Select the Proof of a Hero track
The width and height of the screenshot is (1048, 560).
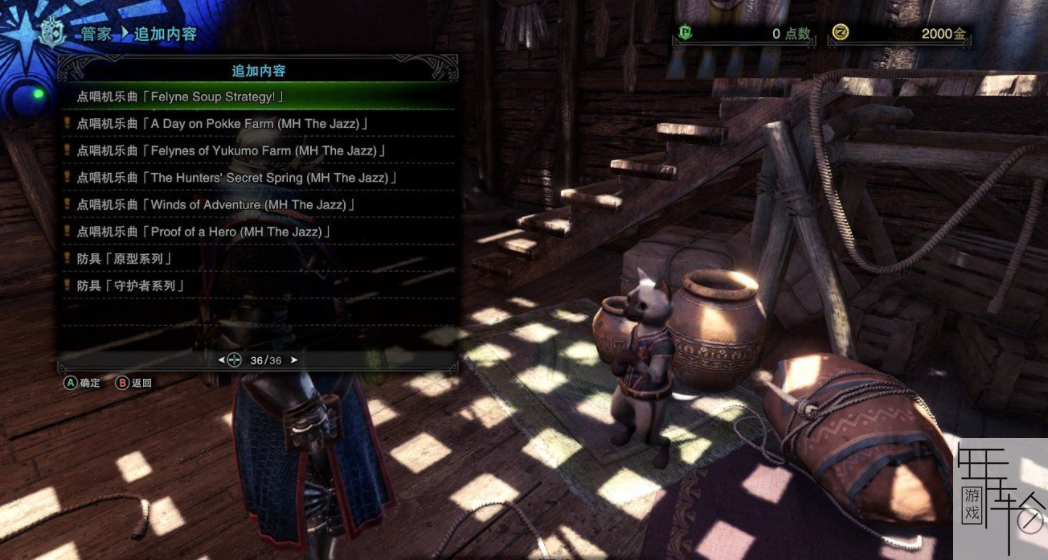[x=203, y=232]
